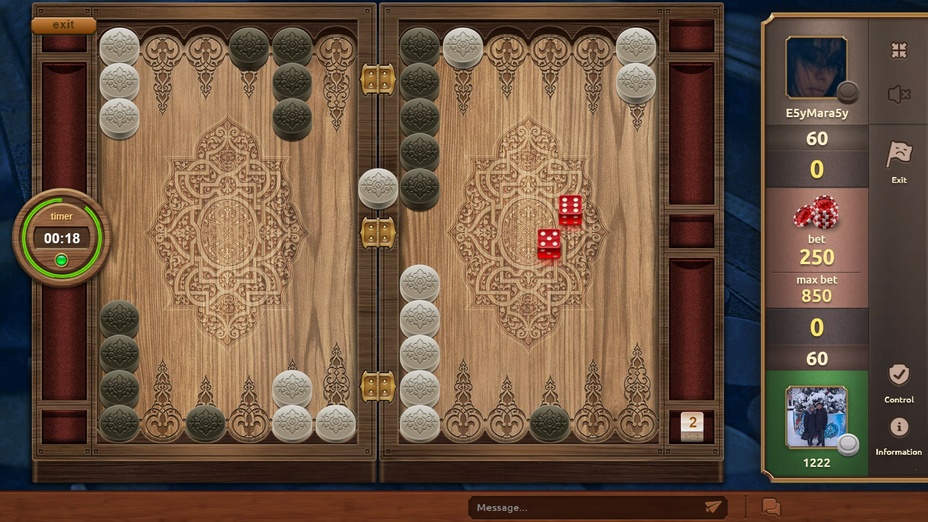Open the Control shield option
The image size is (928, 522).
click(x=899, y=380)
